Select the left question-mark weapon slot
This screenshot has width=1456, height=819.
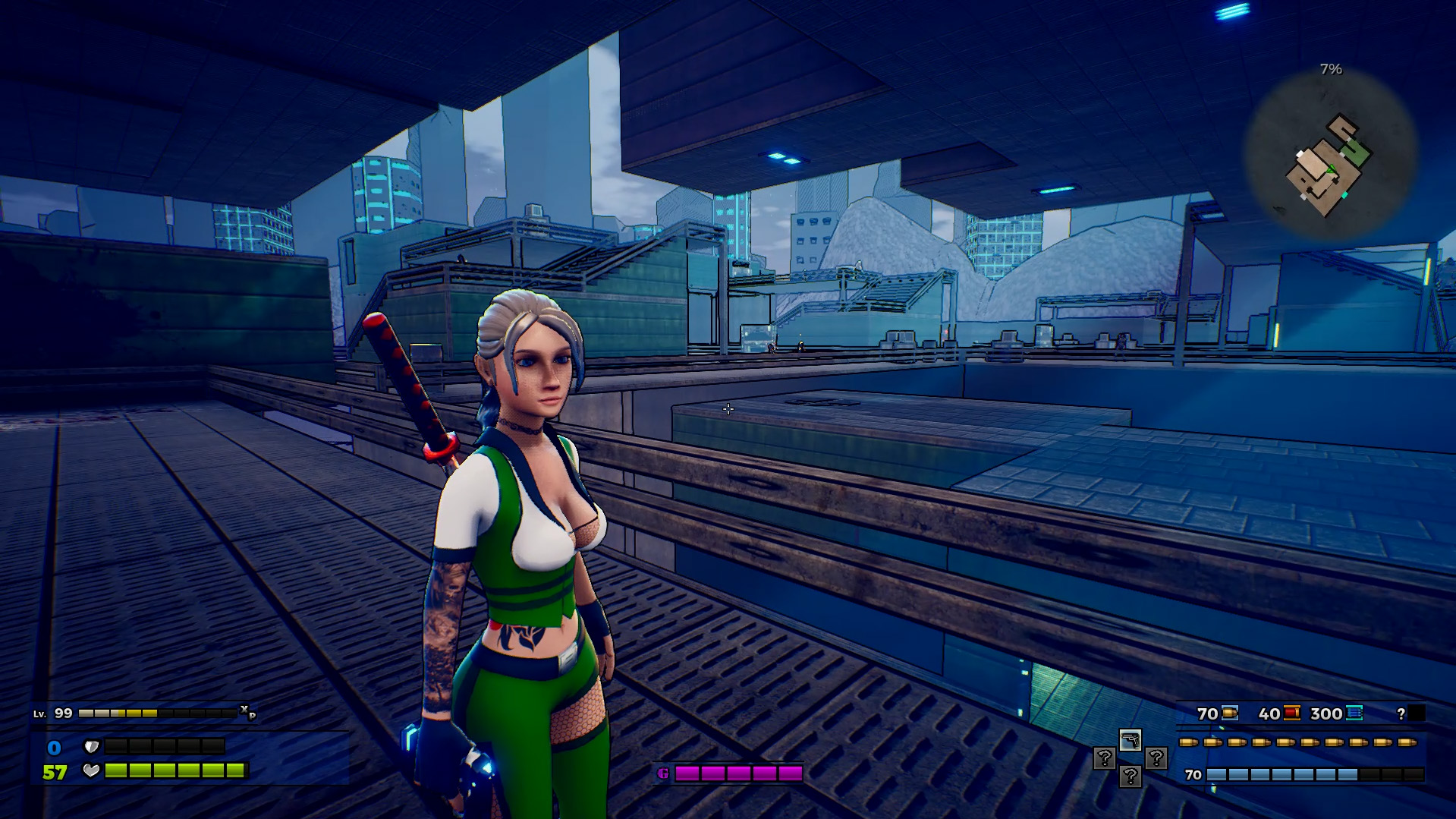pyautogui.click(x=1104, y=758)
